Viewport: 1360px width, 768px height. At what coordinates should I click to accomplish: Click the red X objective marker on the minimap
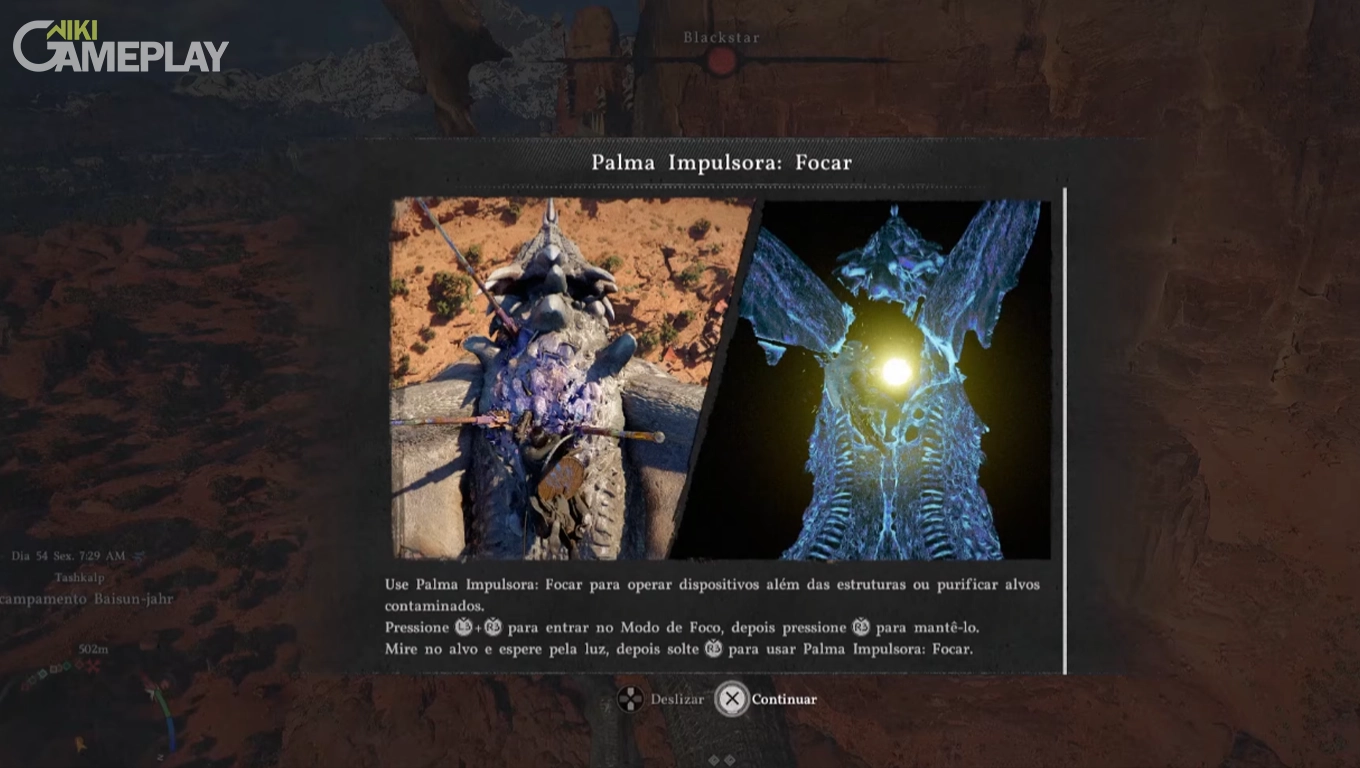[x=93, y=666]
